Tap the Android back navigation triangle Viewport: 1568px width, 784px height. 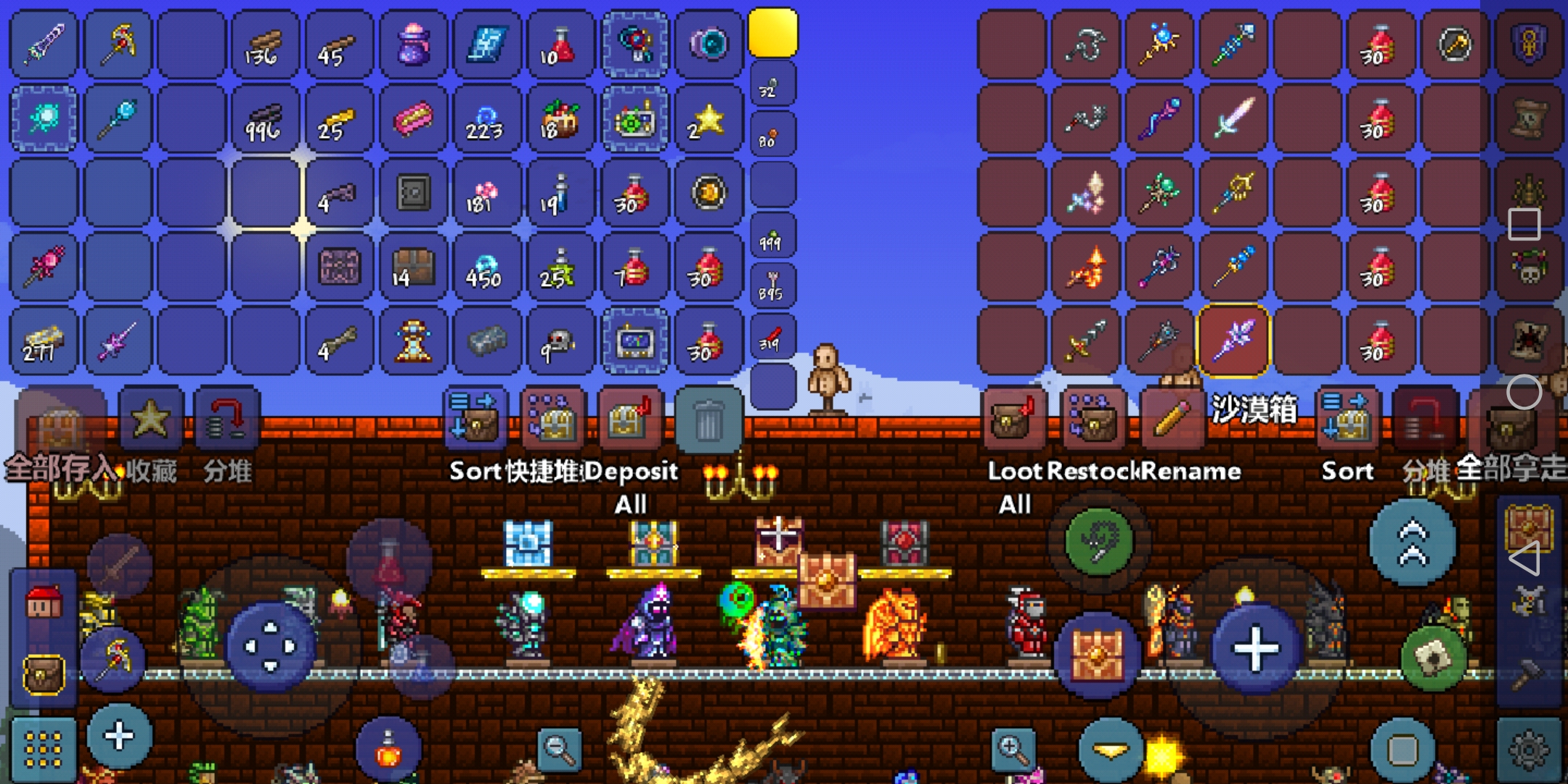1524,559
